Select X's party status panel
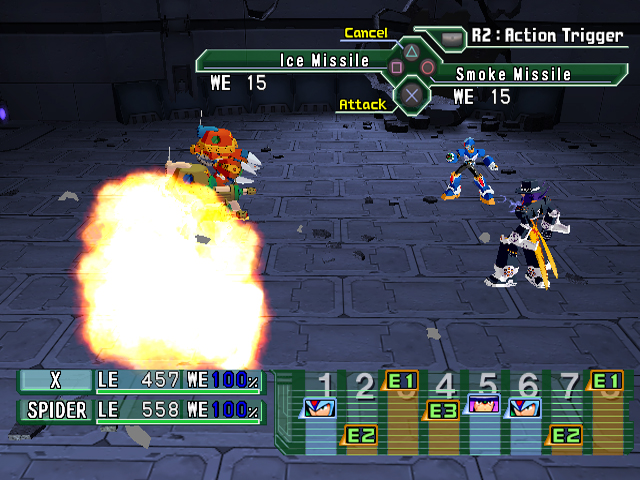The height and width of the screenshot is (480, 640). 141,381
